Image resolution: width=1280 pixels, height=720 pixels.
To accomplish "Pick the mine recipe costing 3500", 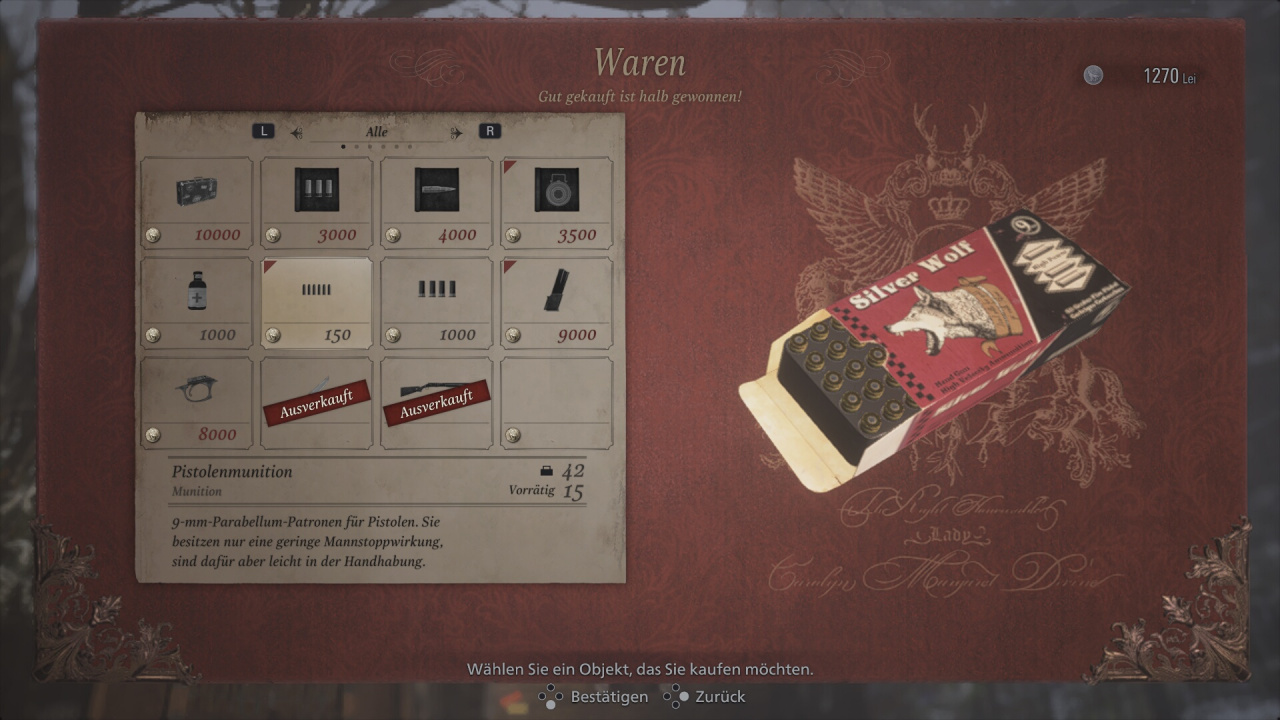I will click(x=557, y=202).
